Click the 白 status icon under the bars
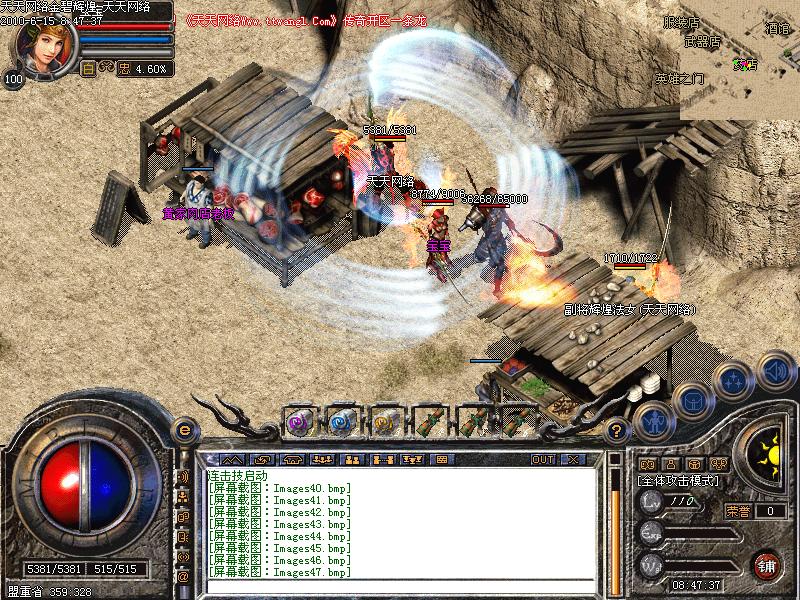The width and height of the screenshot is (800, 600). [x=88, y=69]
